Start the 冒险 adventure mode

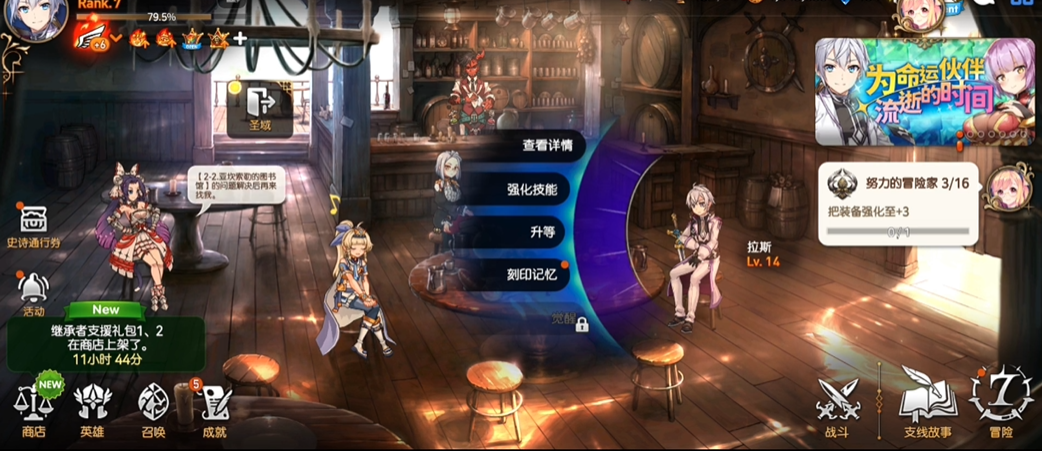[x=1001, y=403]
